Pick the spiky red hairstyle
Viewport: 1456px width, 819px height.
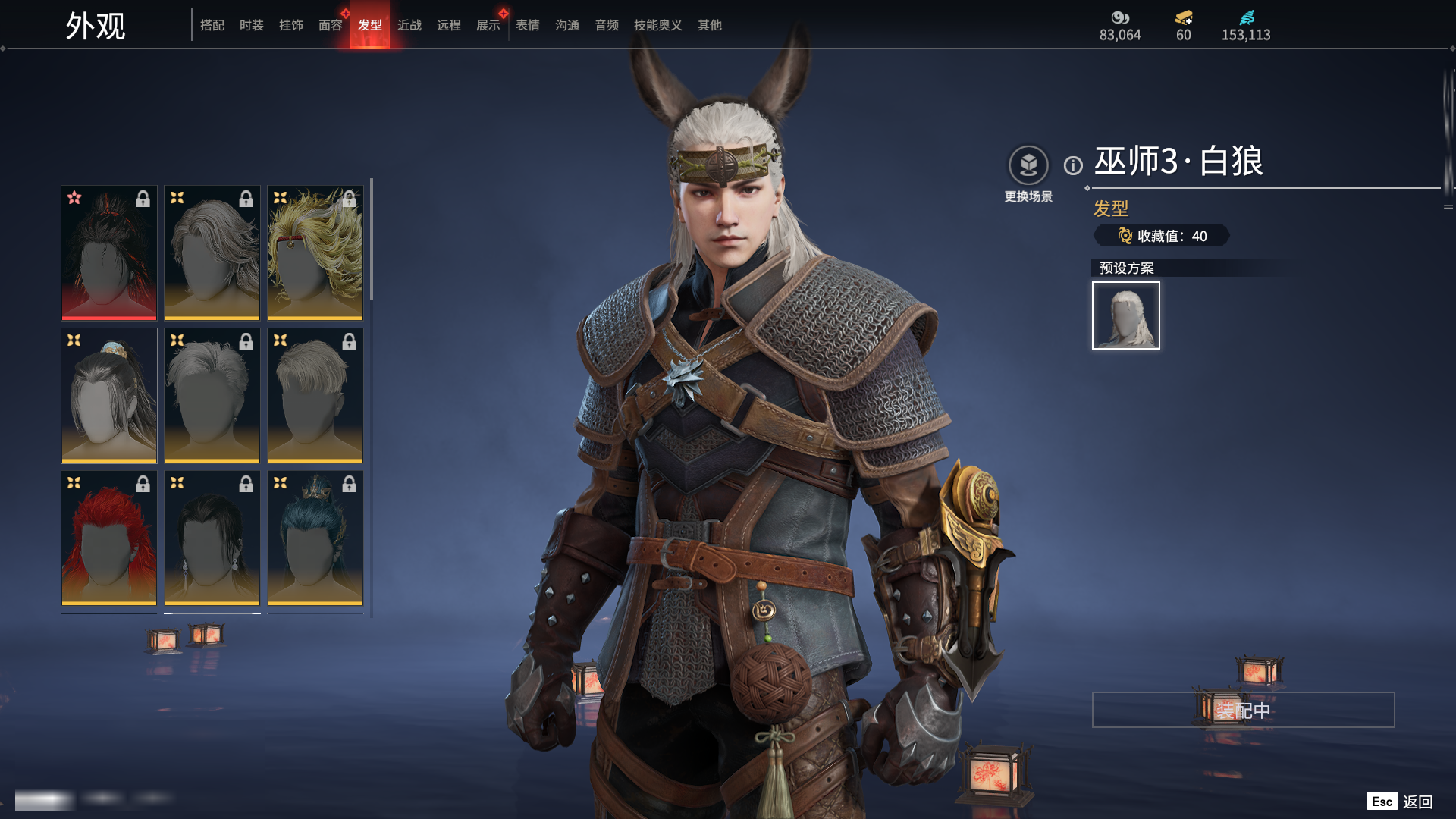pos(109,538)
